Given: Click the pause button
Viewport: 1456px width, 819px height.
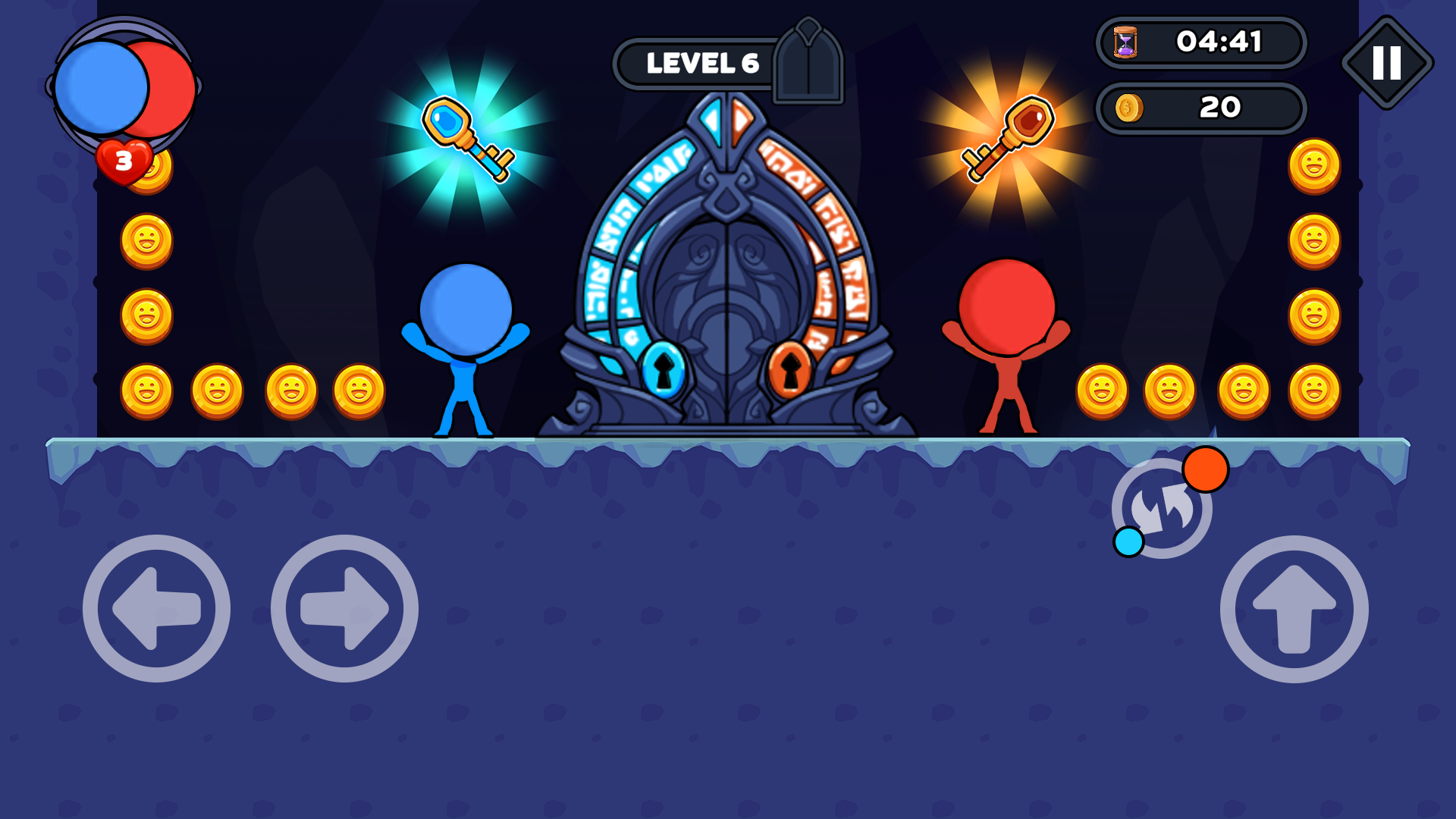Looking at the screenshot, I should 1387,62.
